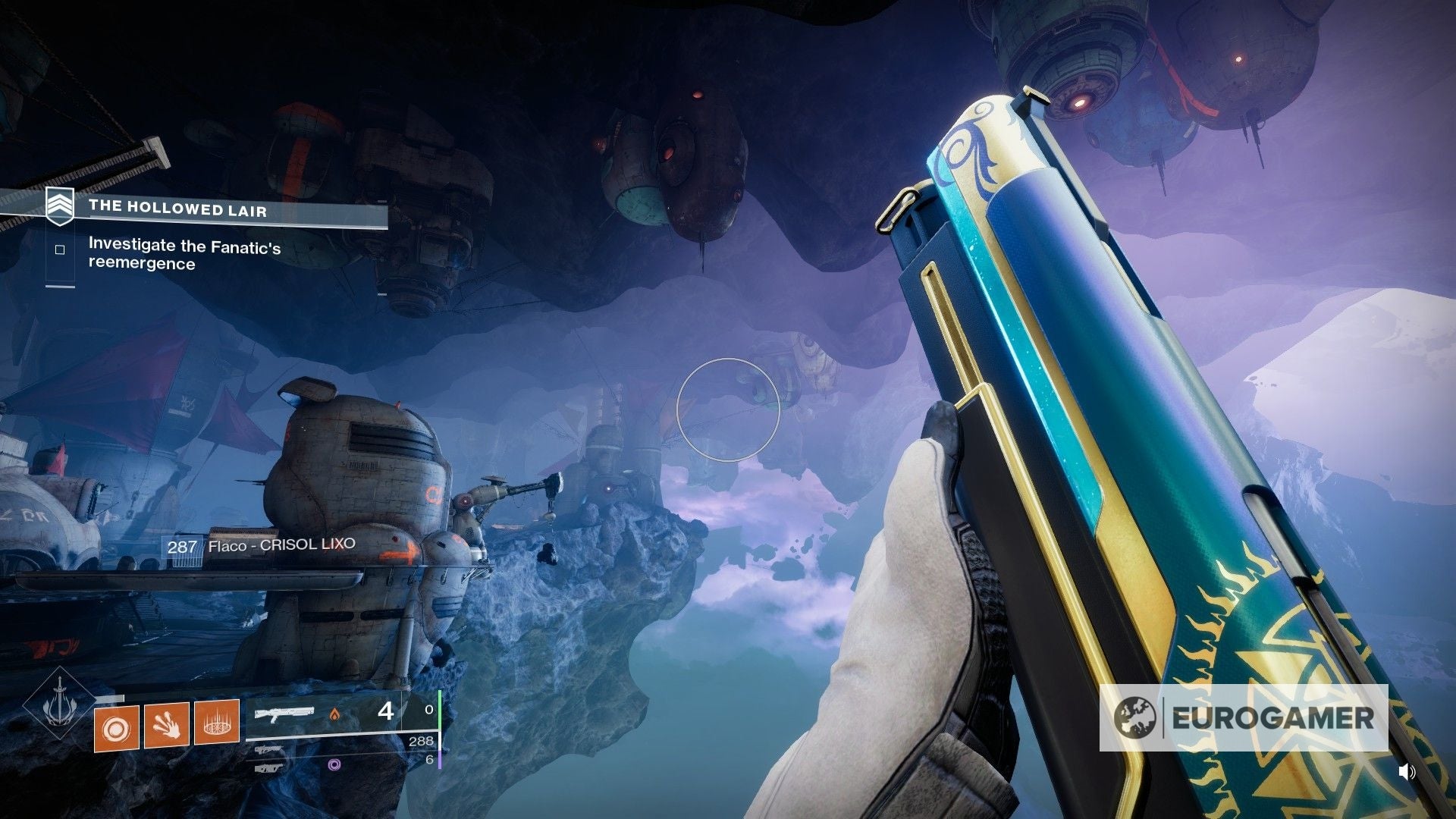Click the melee hand ability icon
This screenshot has height=819, width=1456.
click(166, 726)
